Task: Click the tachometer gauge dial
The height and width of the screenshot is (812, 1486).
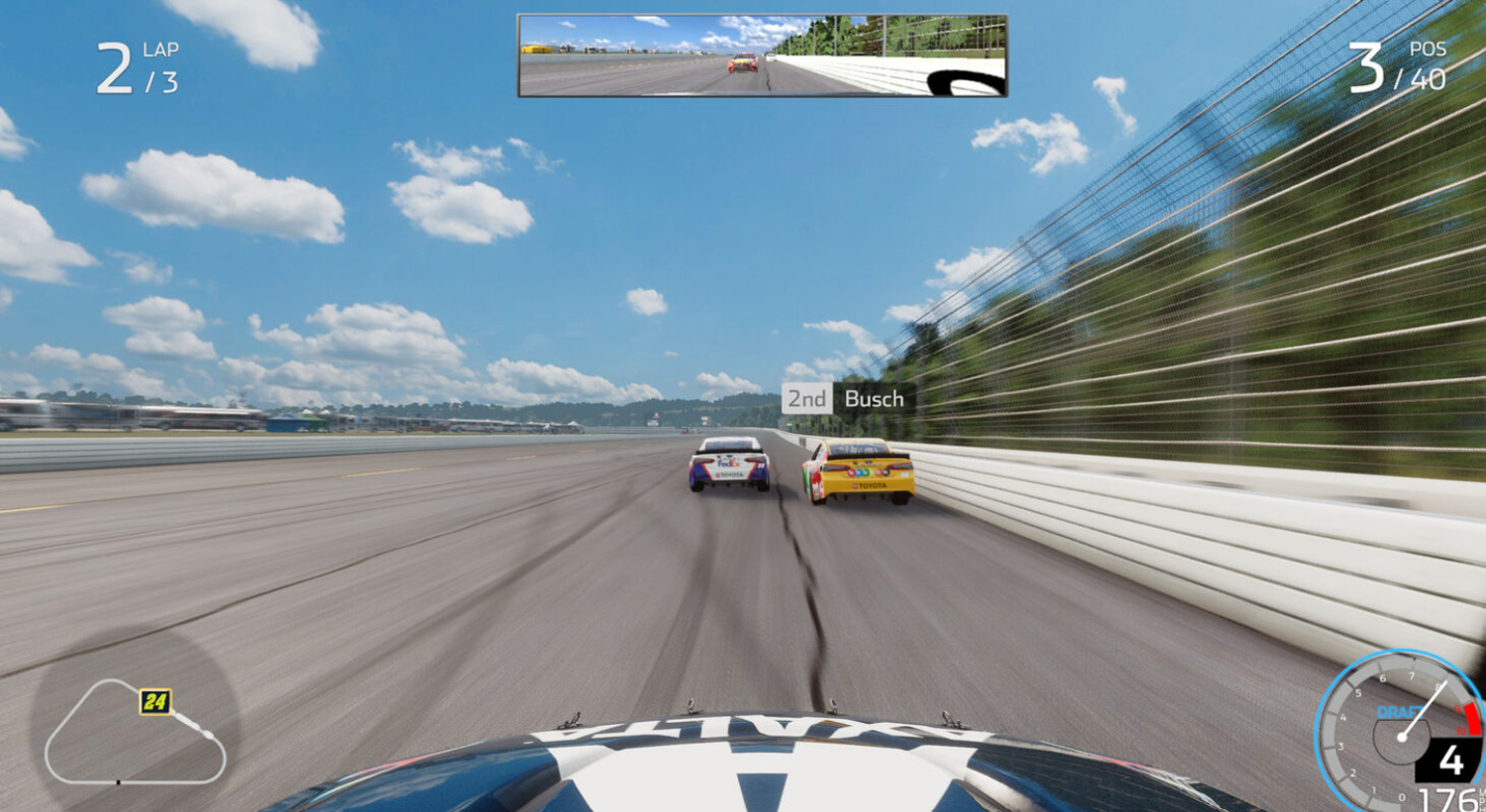Action: 1399,734
